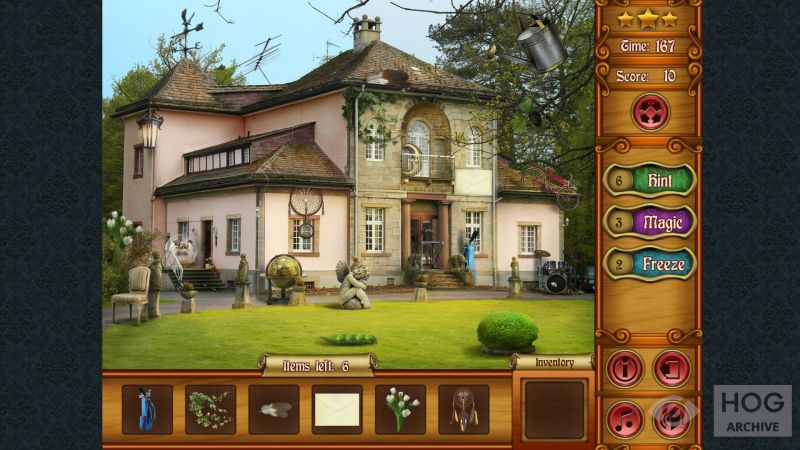The image size is (800, 450).
Task: Click the red exit door button
Action: 672,368
